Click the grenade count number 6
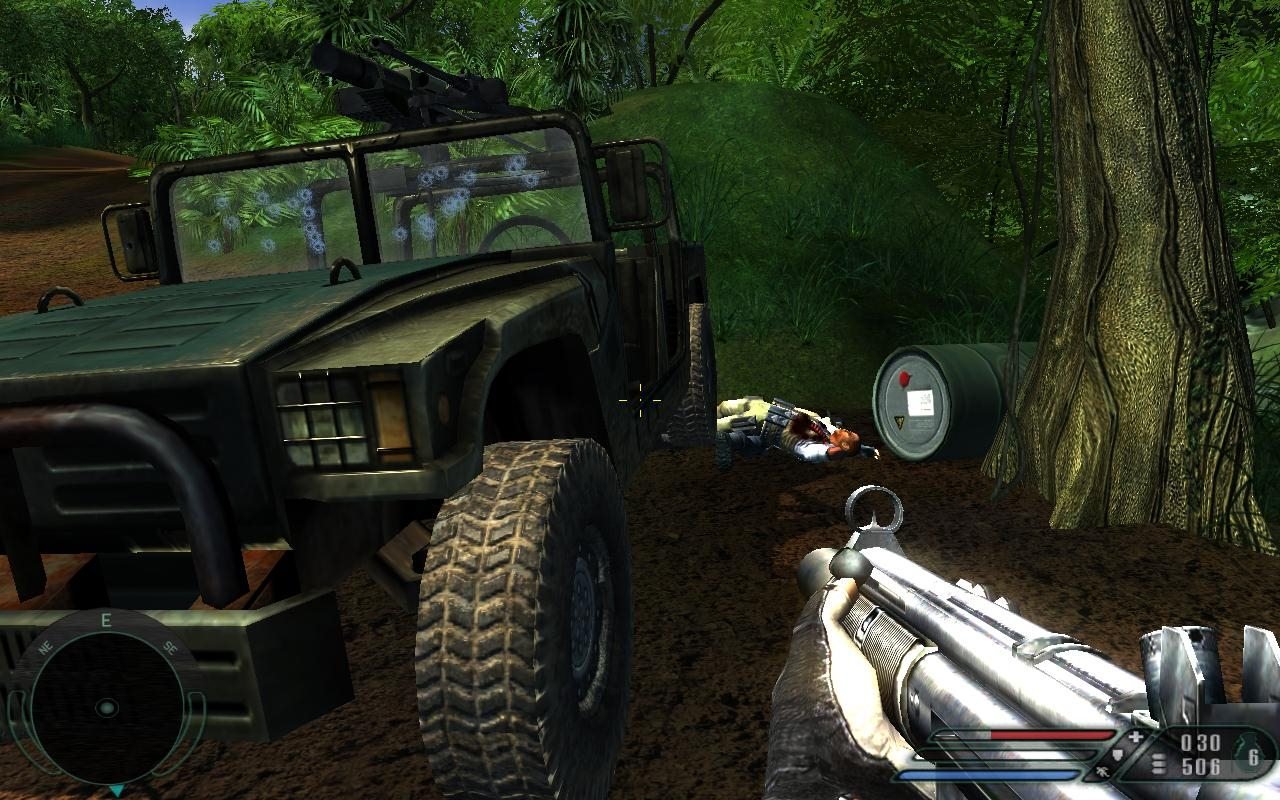 tap(1255, 758)
